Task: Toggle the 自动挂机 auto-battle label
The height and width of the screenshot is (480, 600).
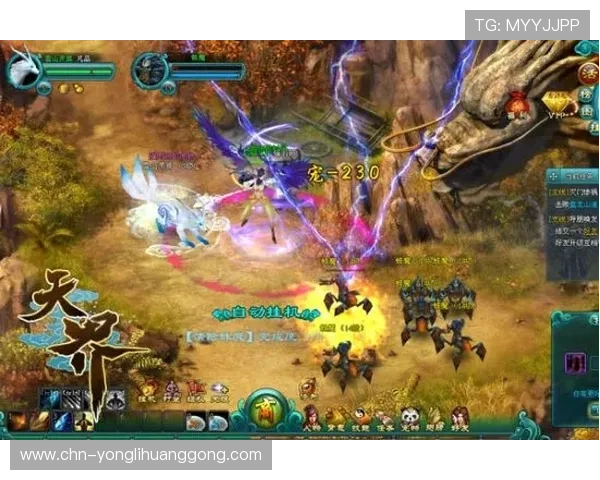Action: coord(263,313)
